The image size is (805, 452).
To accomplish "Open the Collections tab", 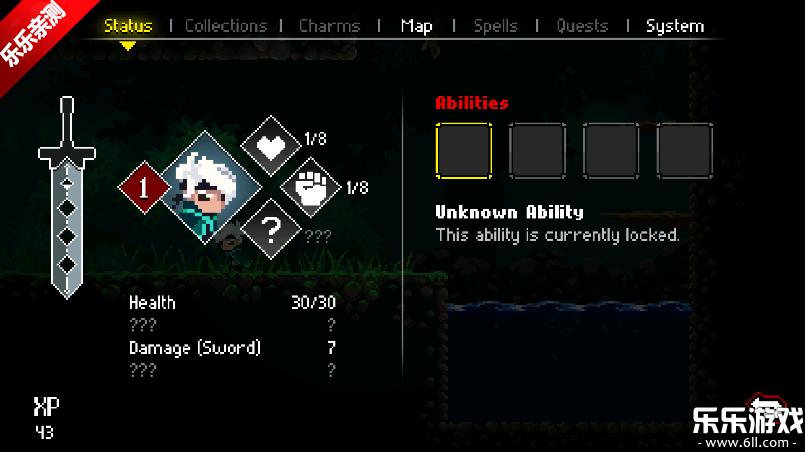I will click(x=226, y=26).
